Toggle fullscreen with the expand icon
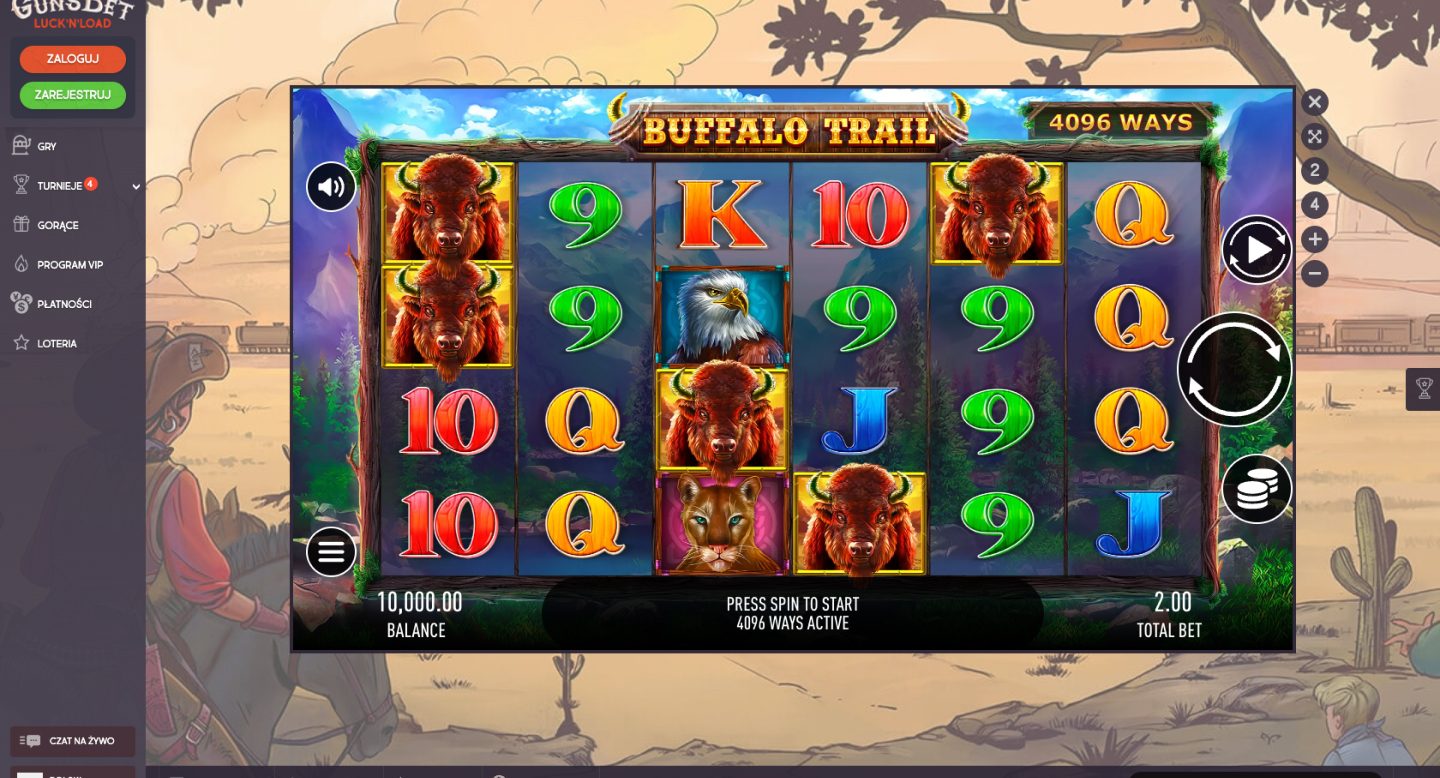The image size is (1440, 778). click(1315, 137)
